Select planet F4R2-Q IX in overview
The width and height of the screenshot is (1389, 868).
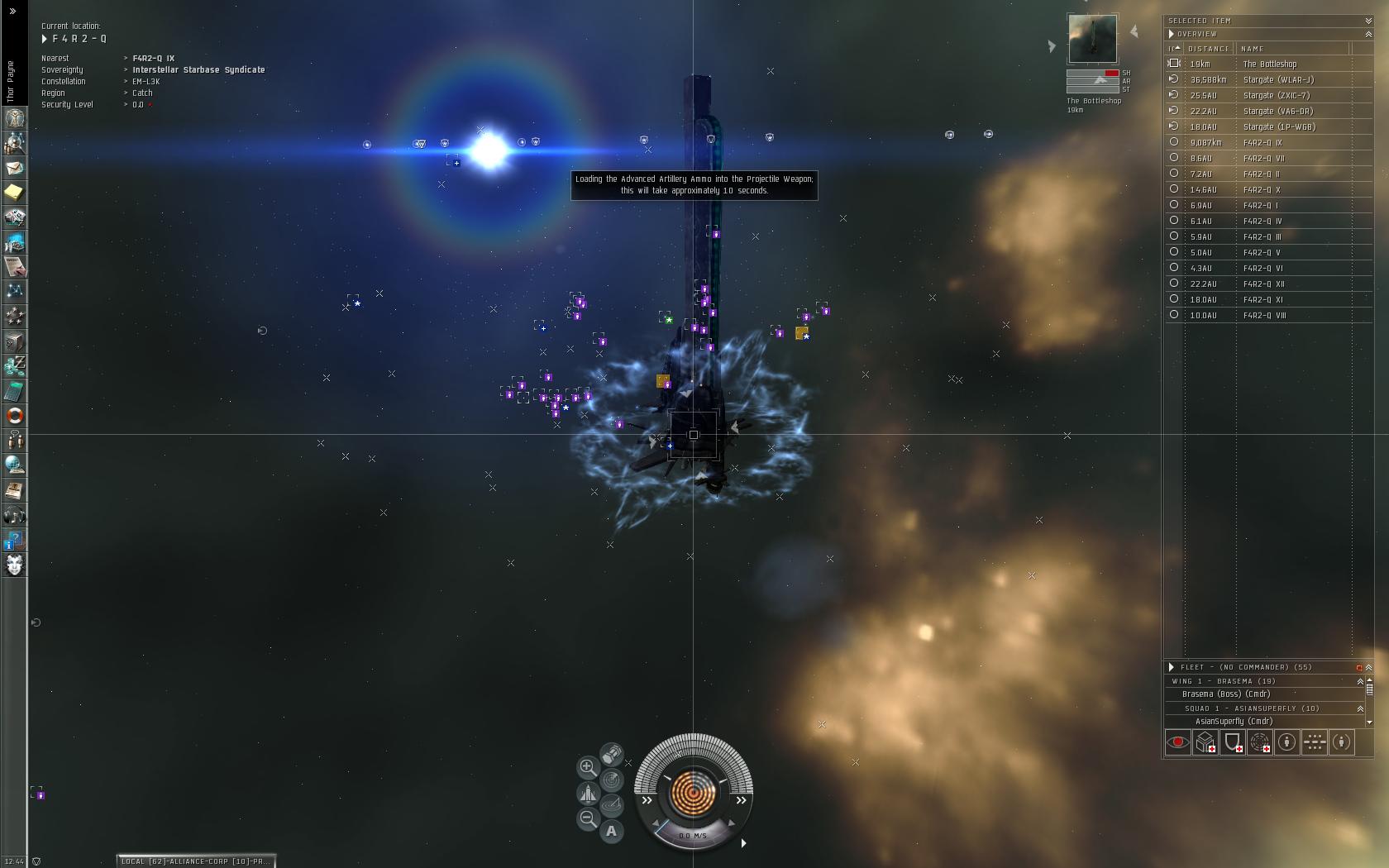pos(1263,142)
